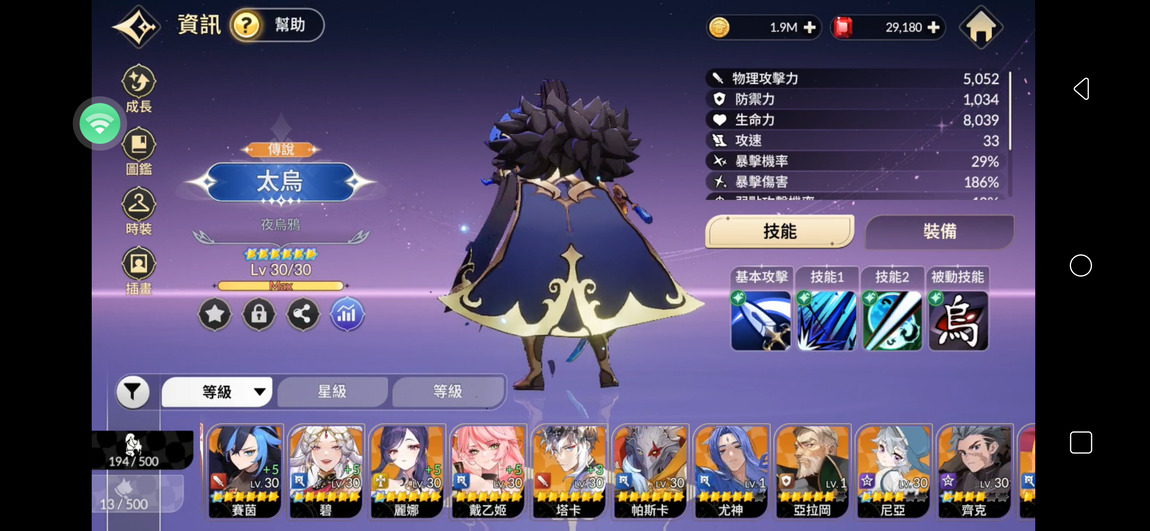
Task: Open the 圖鑑 codex menu
Action: [139, 150]
